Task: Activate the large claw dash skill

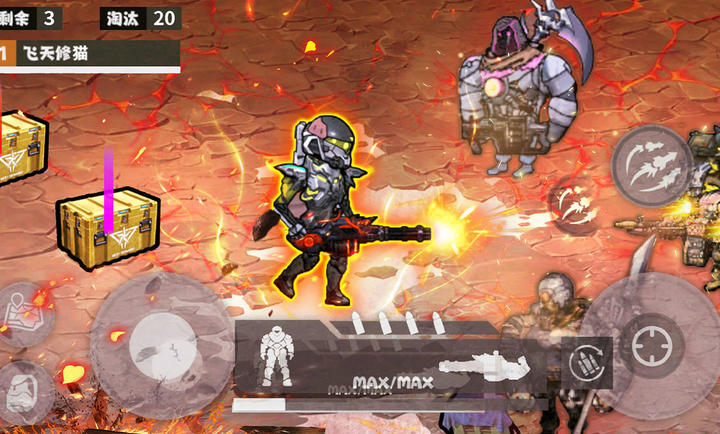Action: 653,166
